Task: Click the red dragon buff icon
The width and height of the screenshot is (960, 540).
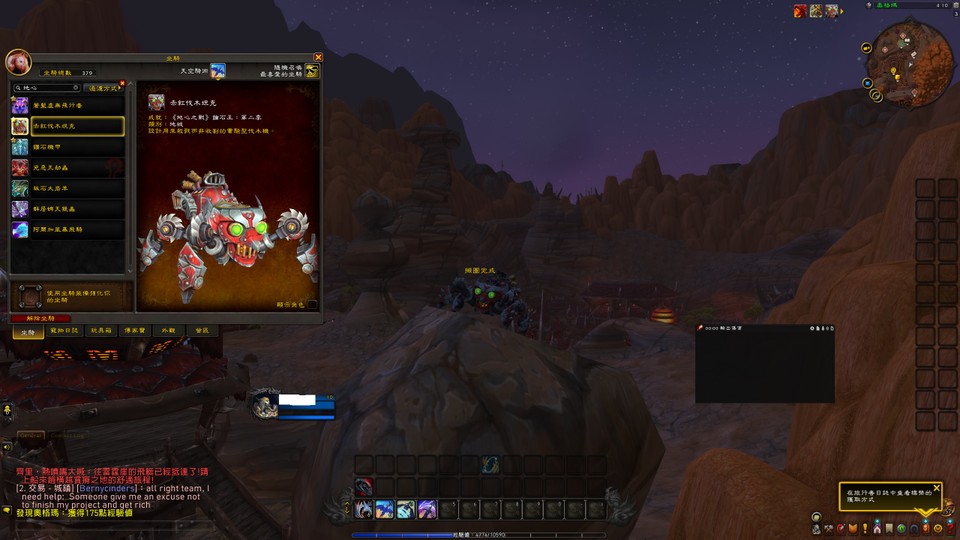Action: [800, 11]
